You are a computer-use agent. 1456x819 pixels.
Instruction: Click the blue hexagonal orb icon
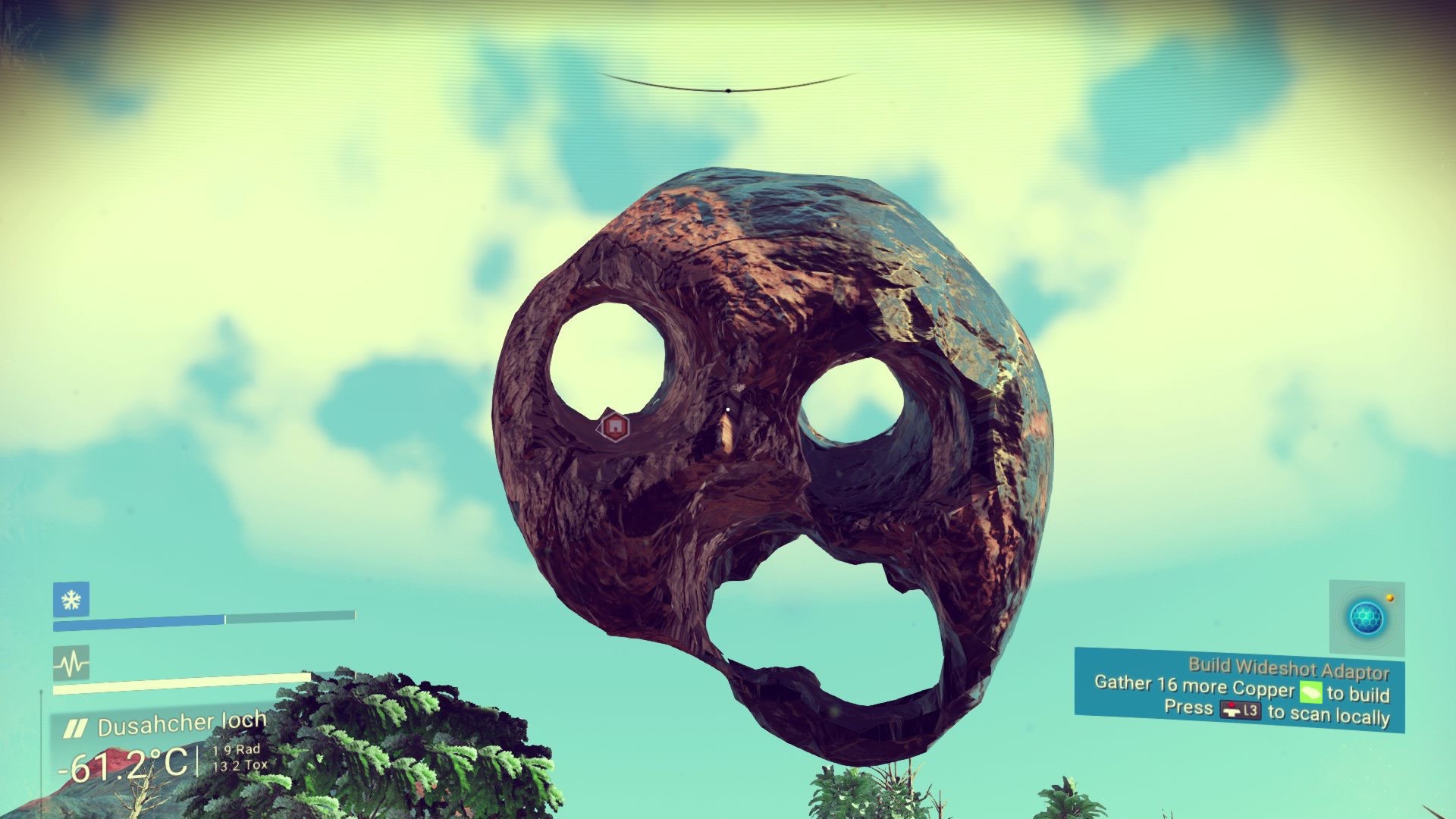(1366, 618)
